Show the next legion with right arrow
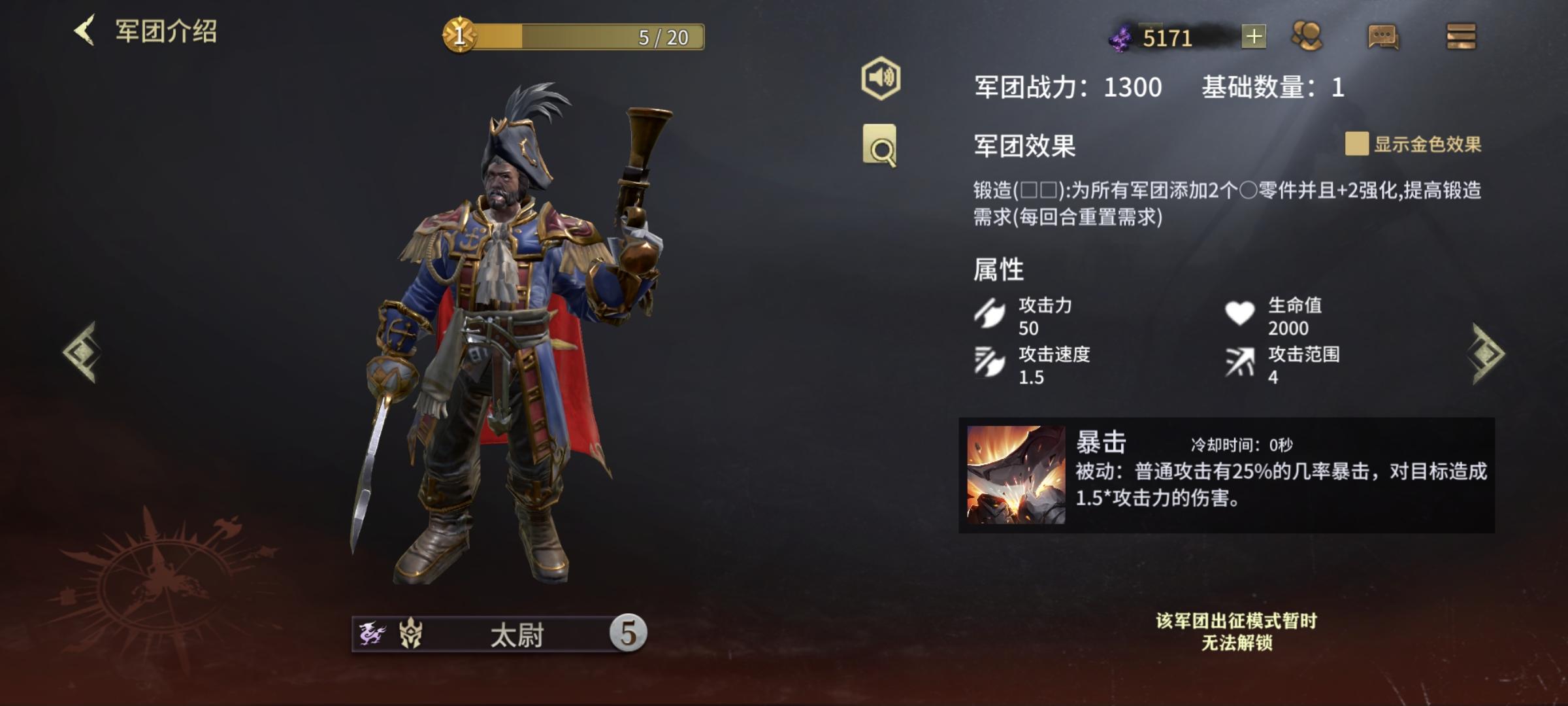The image size is (1568, 706). click(x=1487, y=354)
